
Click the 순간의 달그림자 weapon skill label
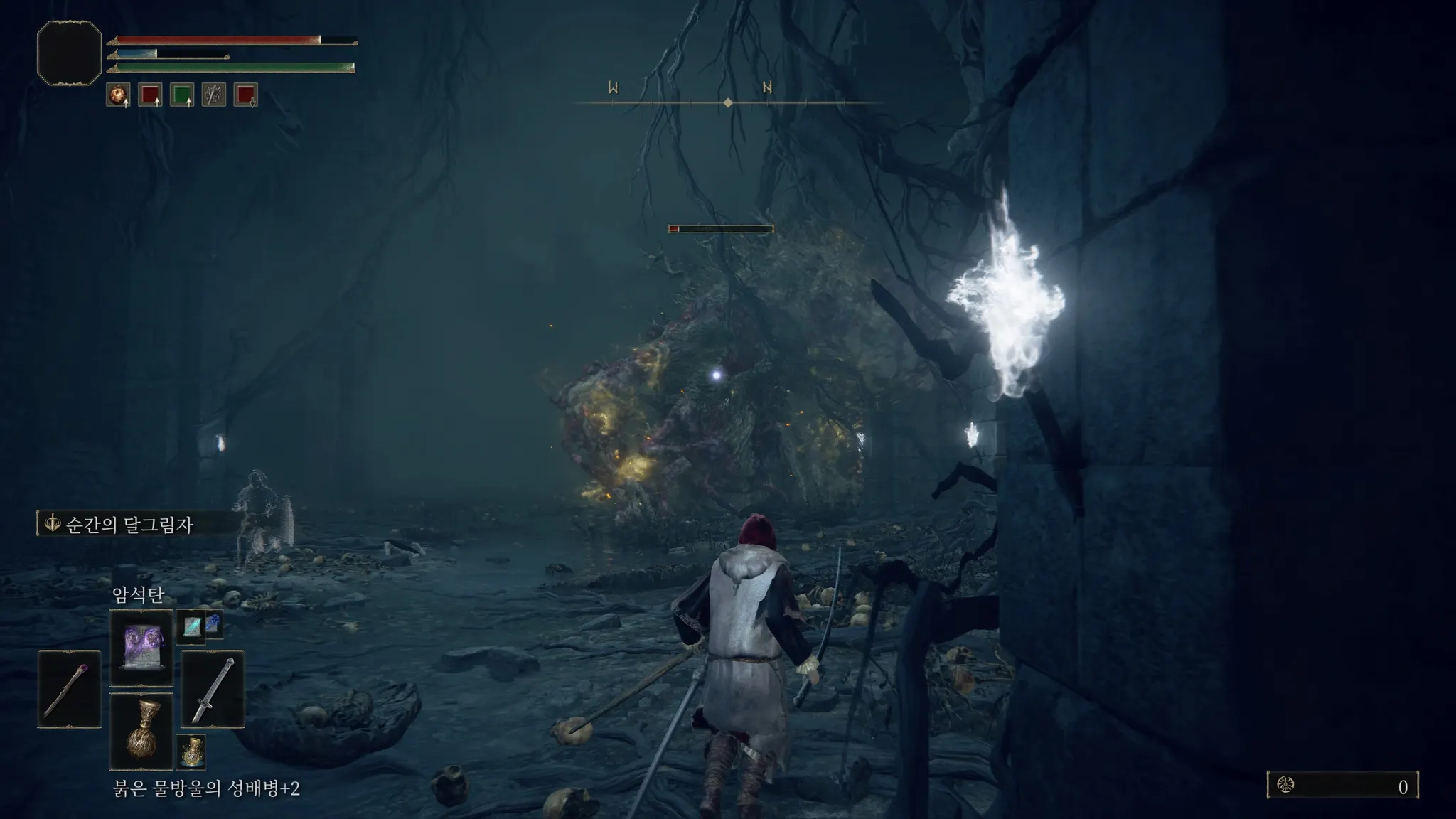coord(128,525)
